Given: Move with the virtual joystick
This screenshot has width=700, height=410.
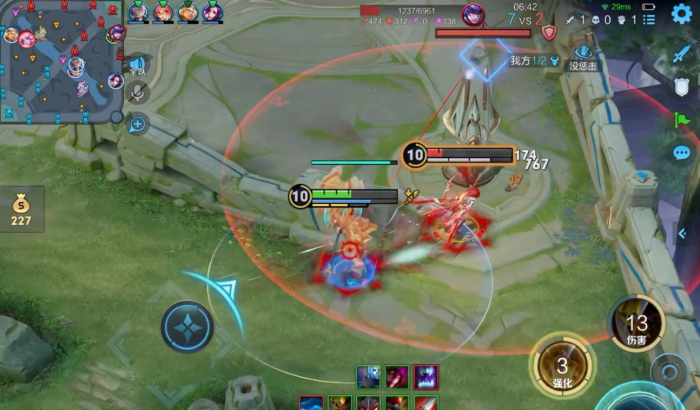Looking at the screenshot, I should (187, 326).
